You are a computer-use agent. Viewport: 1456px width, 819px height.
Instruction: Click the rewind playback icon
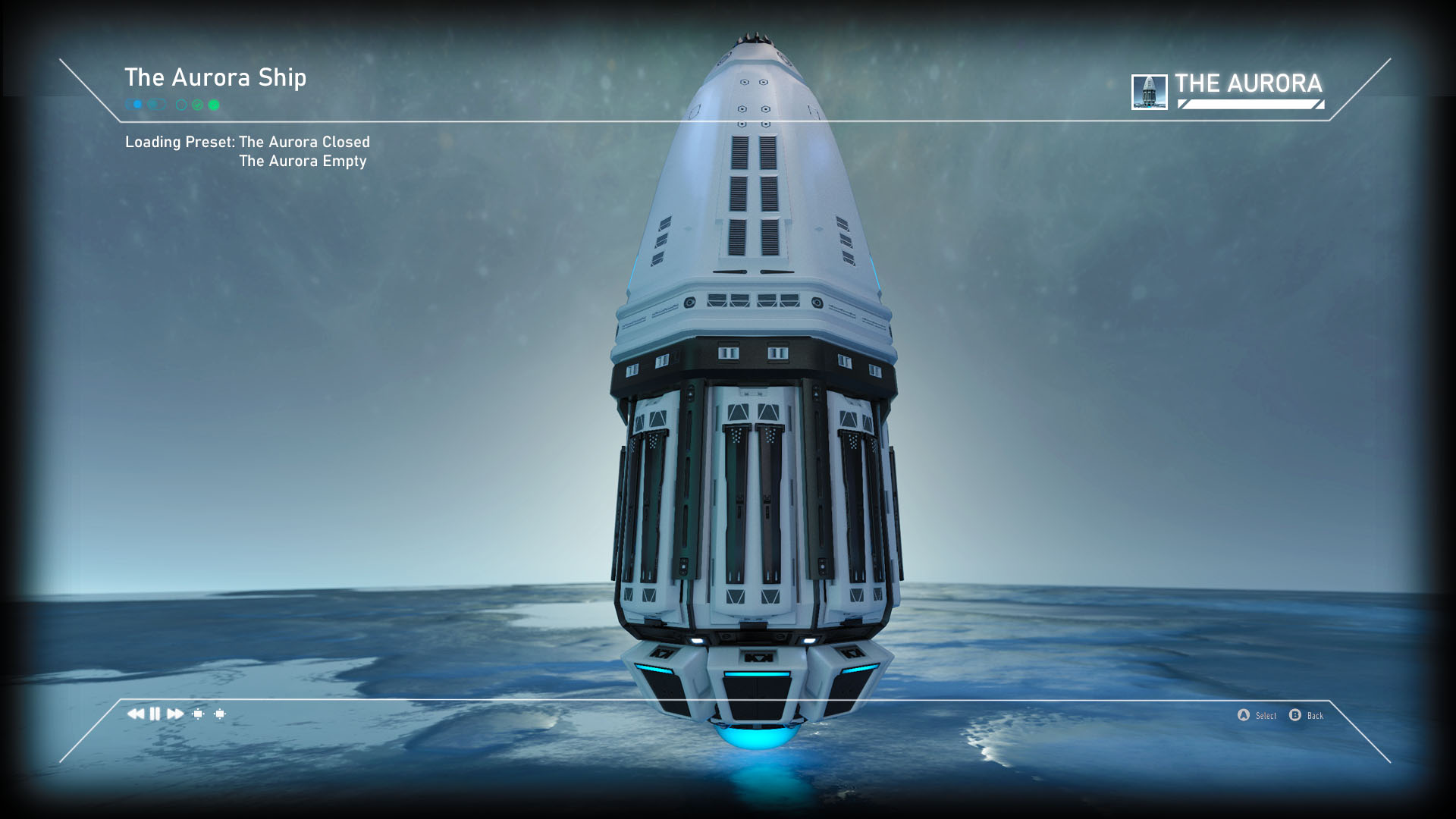click(x=137, y=713)
